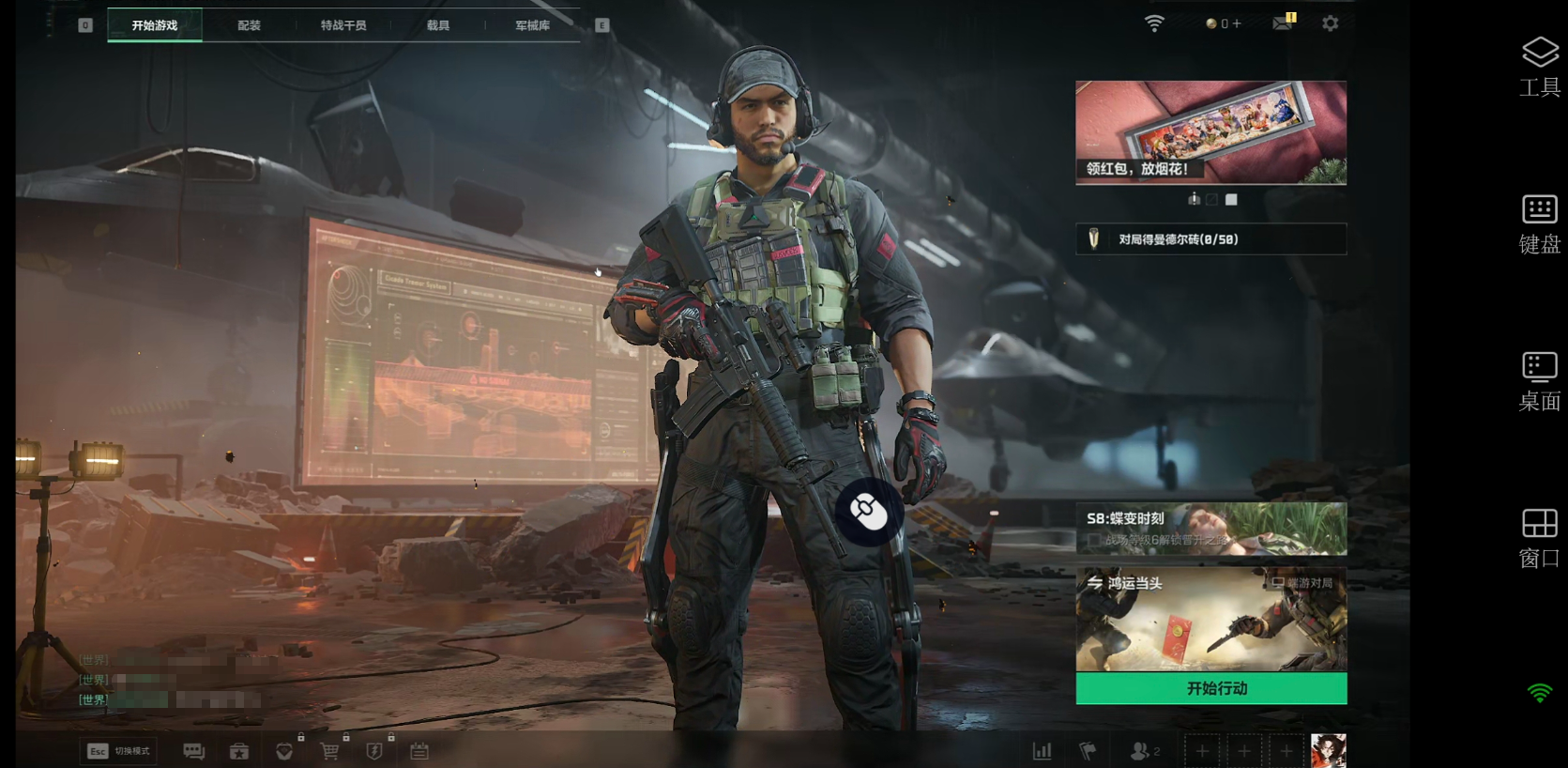The image size is (1568, 768).
Task: Open the chat bubbles icon
Action: (194, 751)
